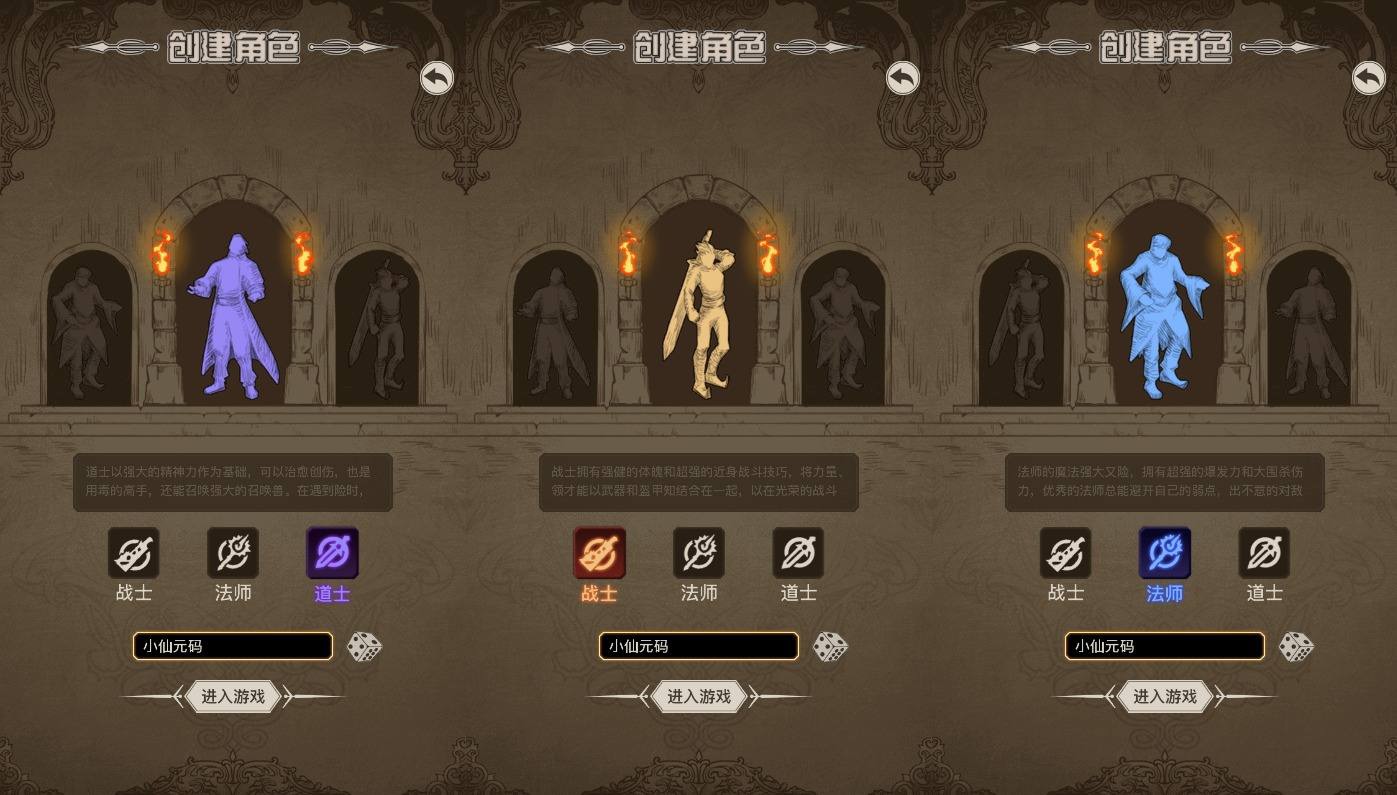Enter the game with the golden warrior

[699, 697]
